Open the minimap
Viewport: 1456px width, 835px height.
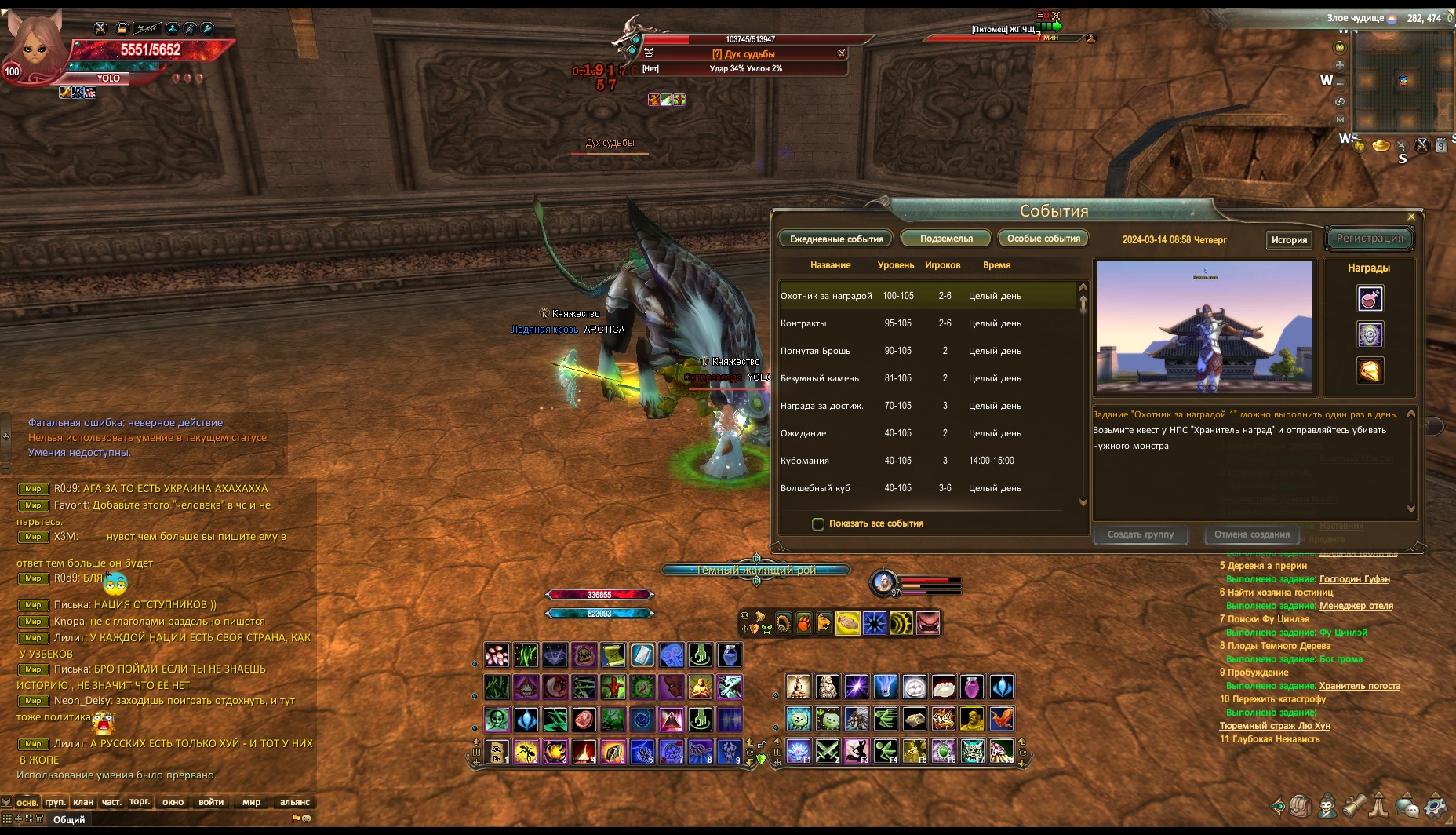point(1403,81)
